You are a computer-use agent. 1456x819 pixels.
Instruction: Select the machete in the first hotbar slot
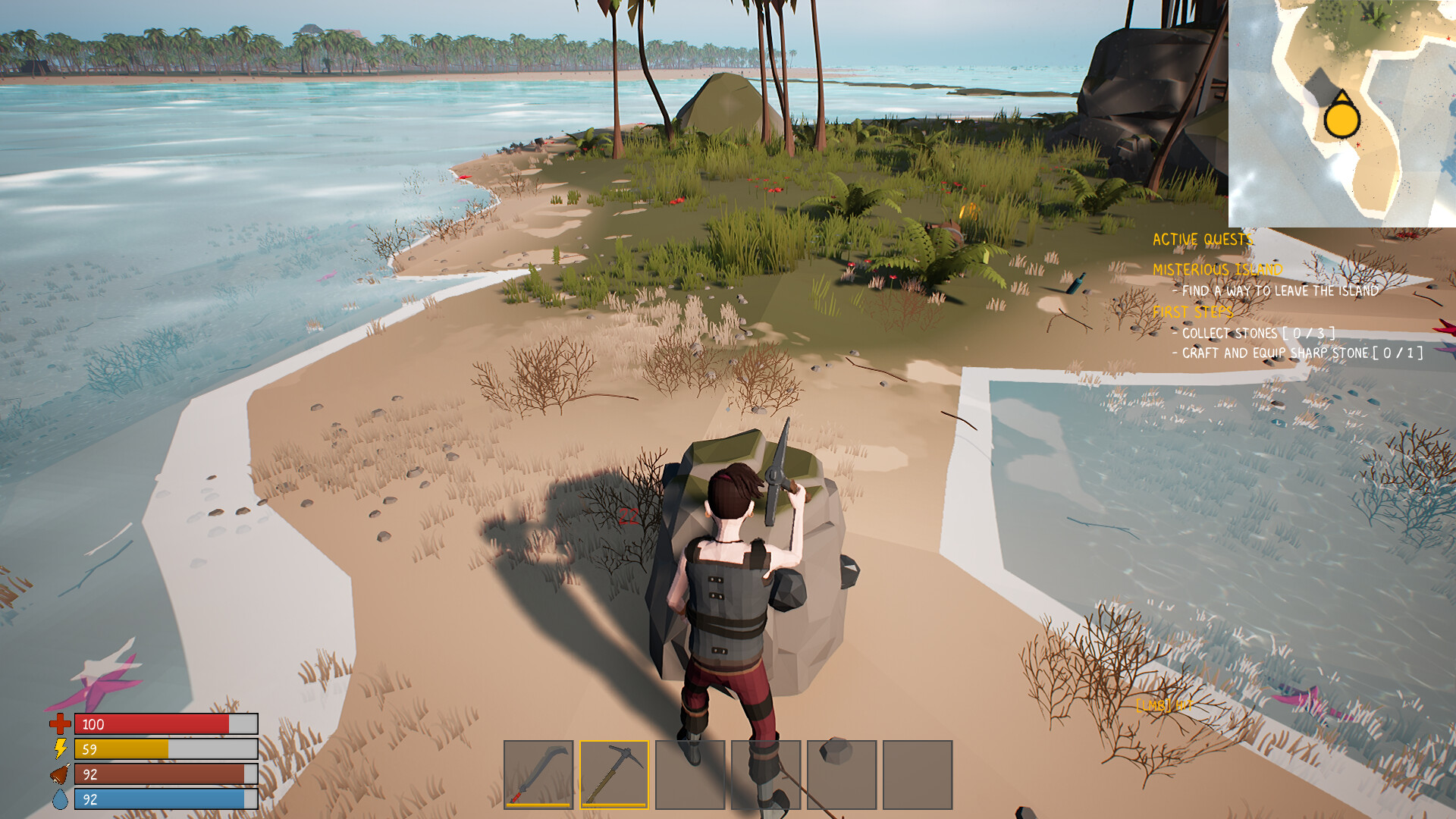coord(540,773)
